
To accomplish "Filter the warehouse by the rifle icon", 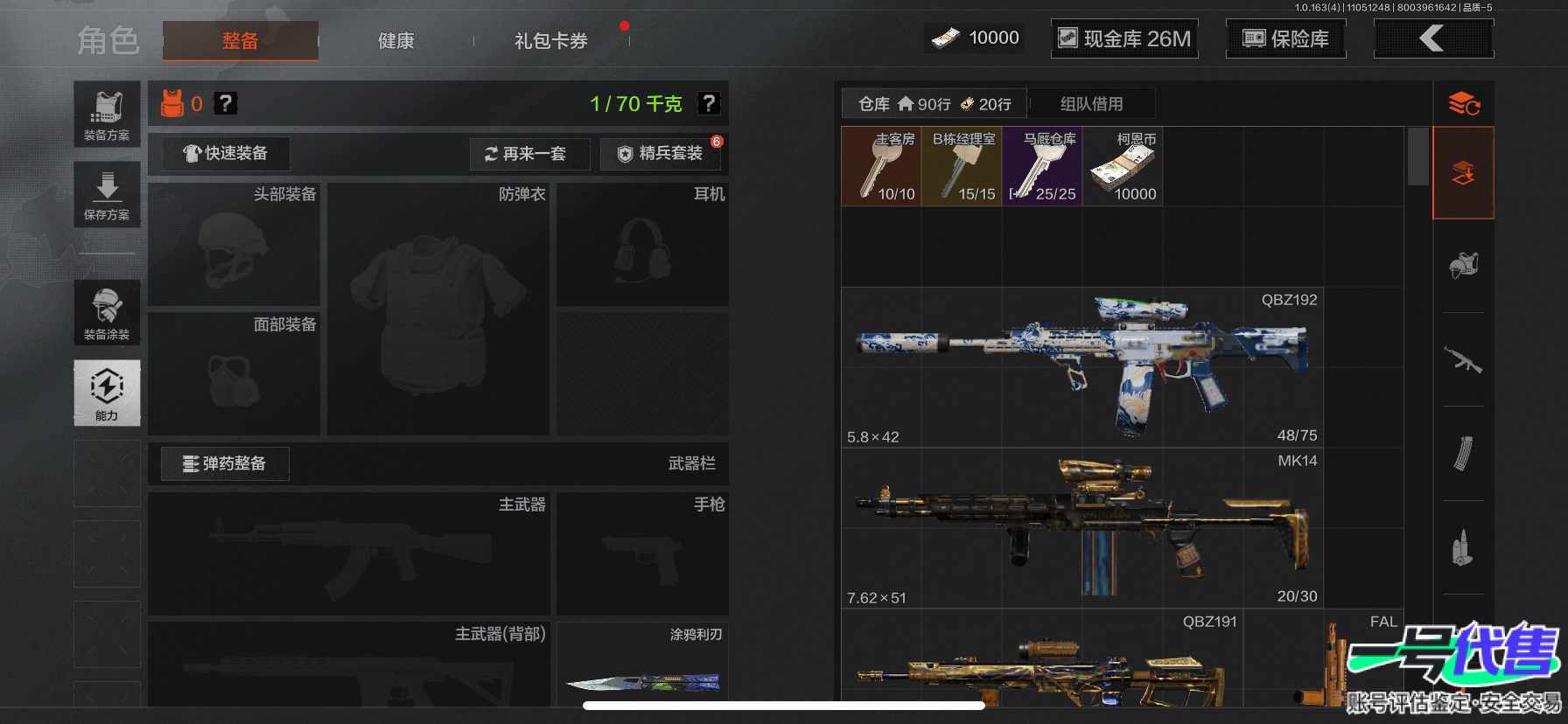I will pyautogui.click(x=1463, y=359).
